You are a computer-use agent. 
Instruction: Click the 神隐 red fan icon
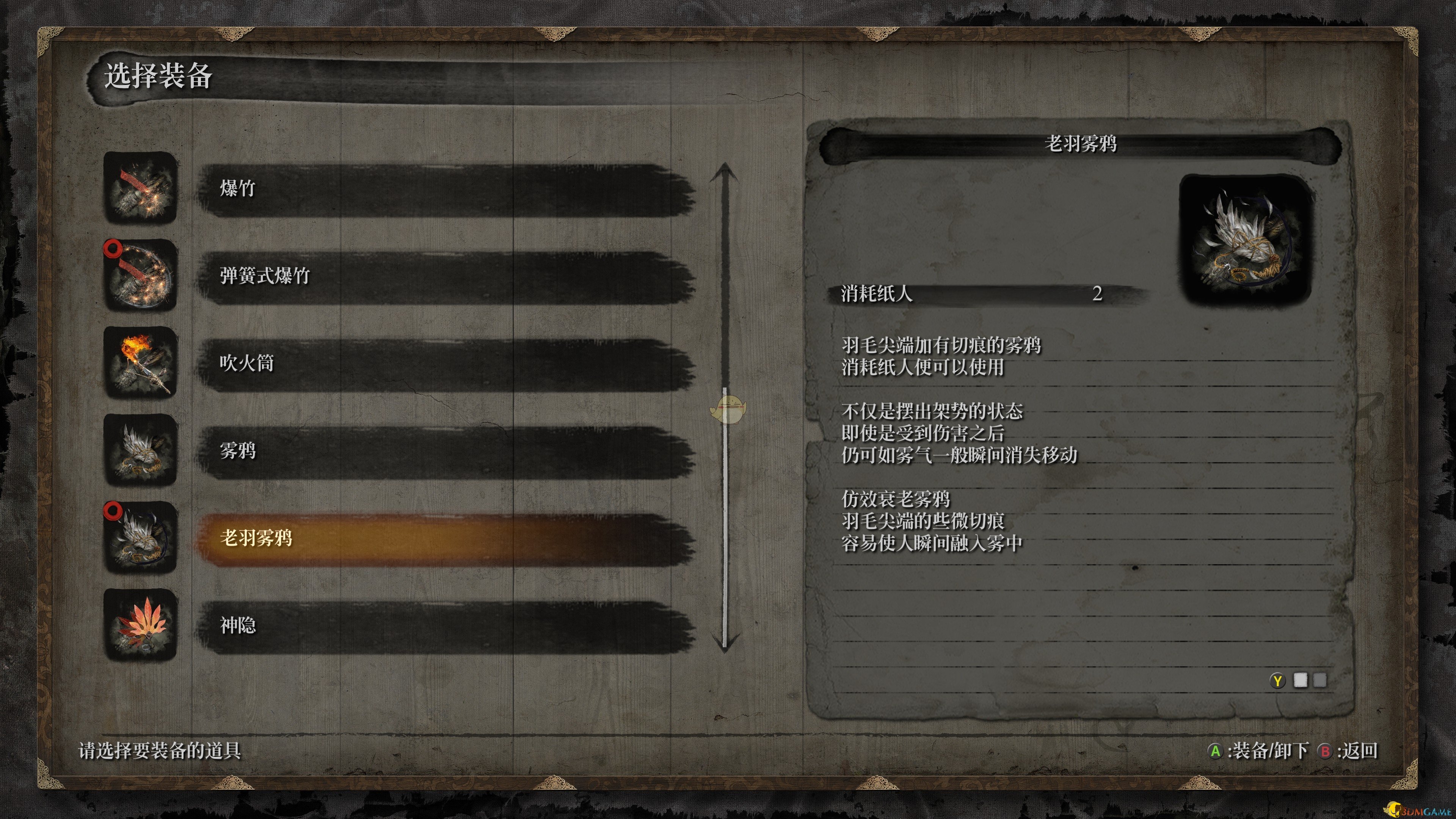(x=140, y=625)
